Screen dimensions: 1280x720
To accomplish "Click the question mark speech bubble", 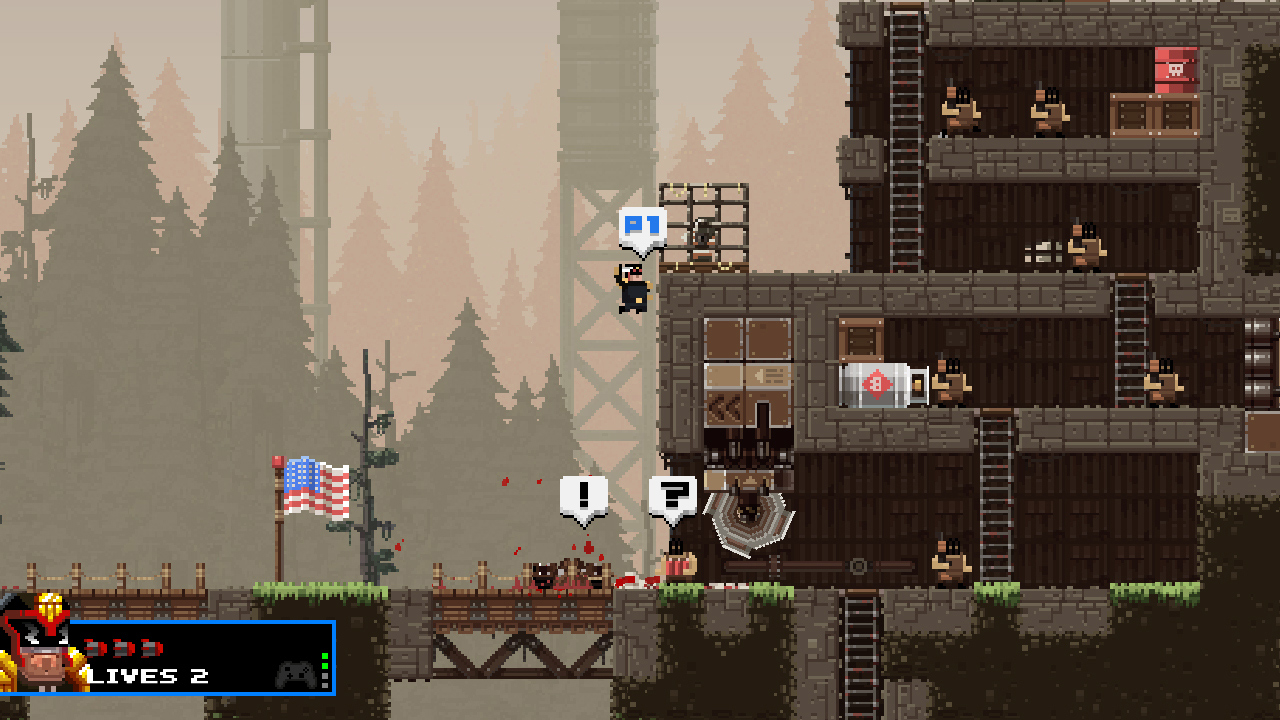I will 672,496.
